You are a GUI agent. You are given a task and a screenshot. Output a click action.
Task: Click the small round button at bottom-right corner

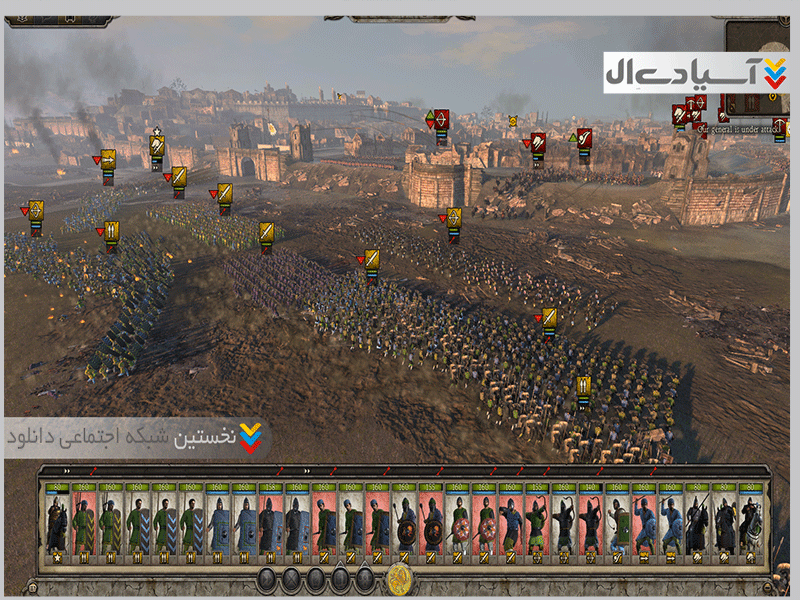(766, 590)
